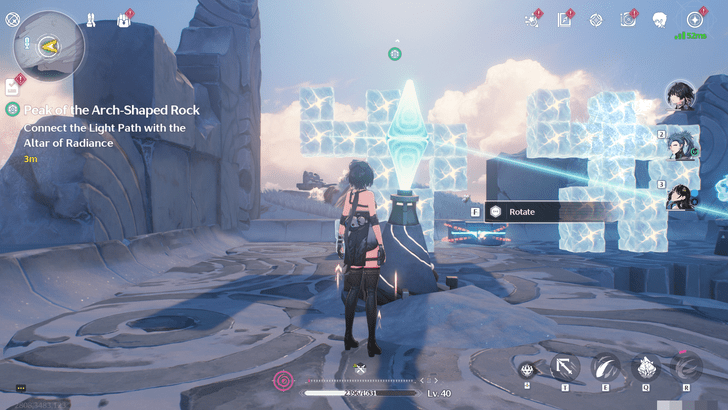Open the camera-shaped icon in the top bar

[x=628, y=20]
